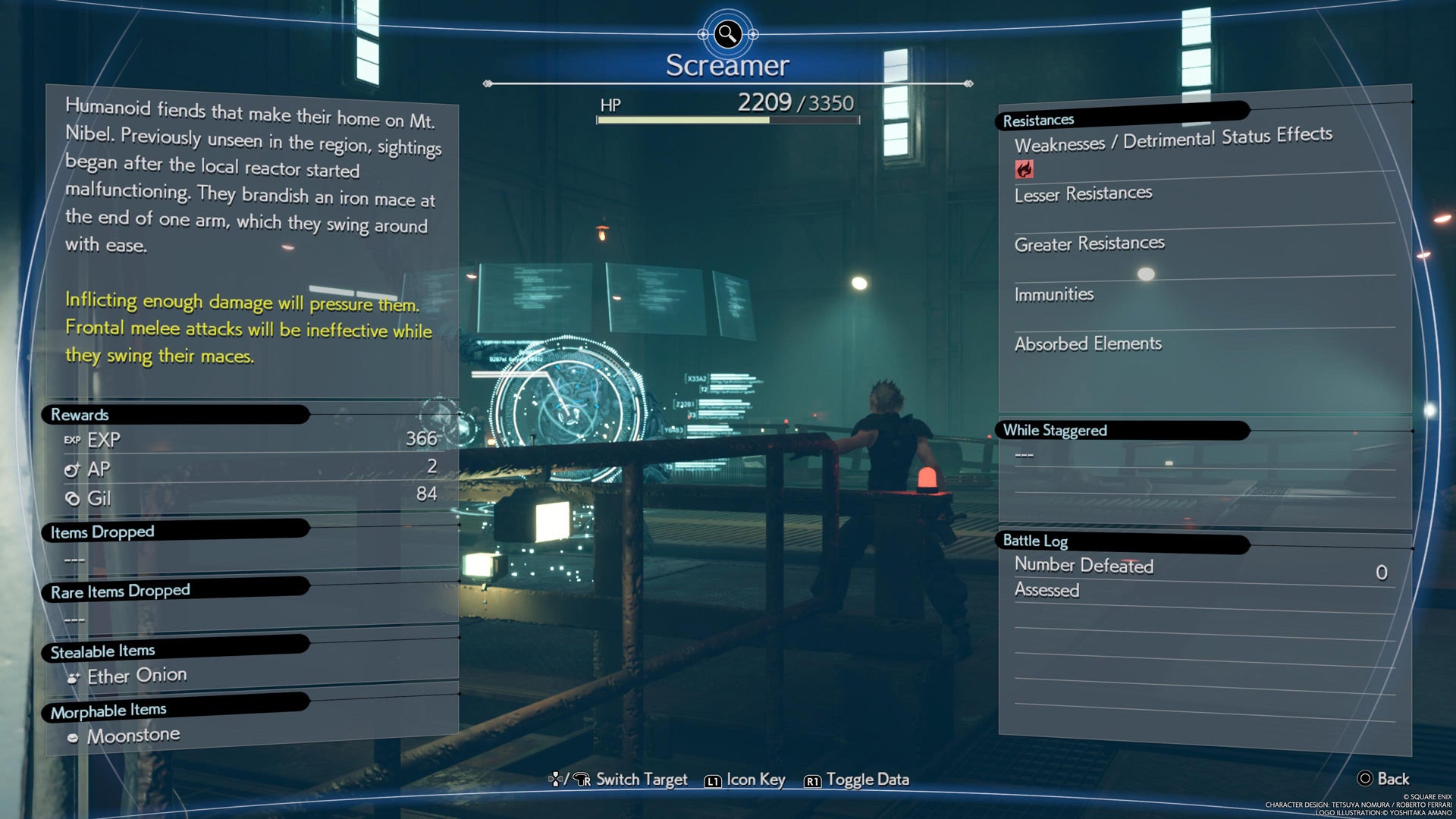Select the Battle Log panel header
Screen dimensions: 1456x819
pyautogui.click(x=1036, y=541)
